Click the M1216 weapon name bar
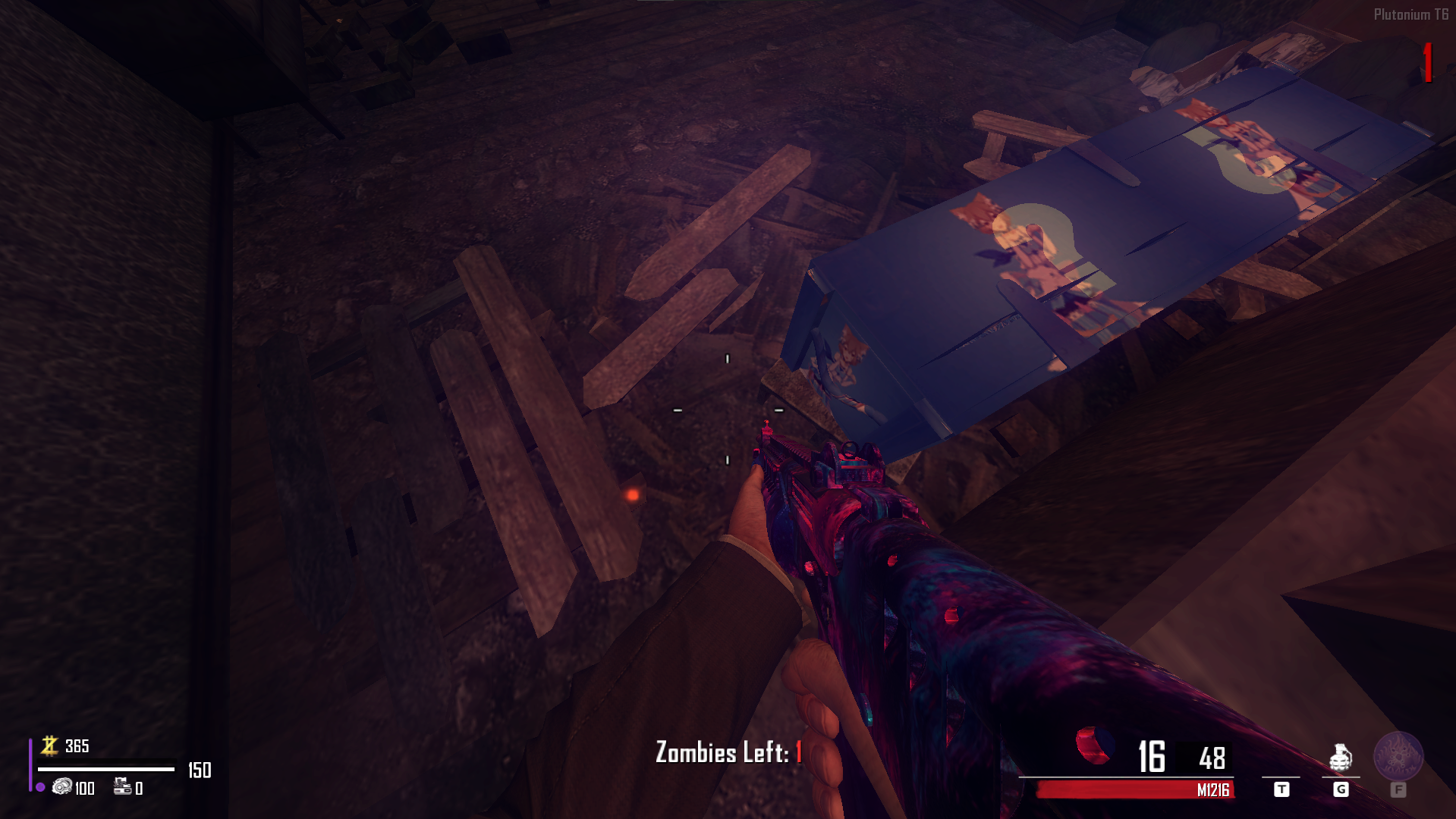 (1135, 790)
